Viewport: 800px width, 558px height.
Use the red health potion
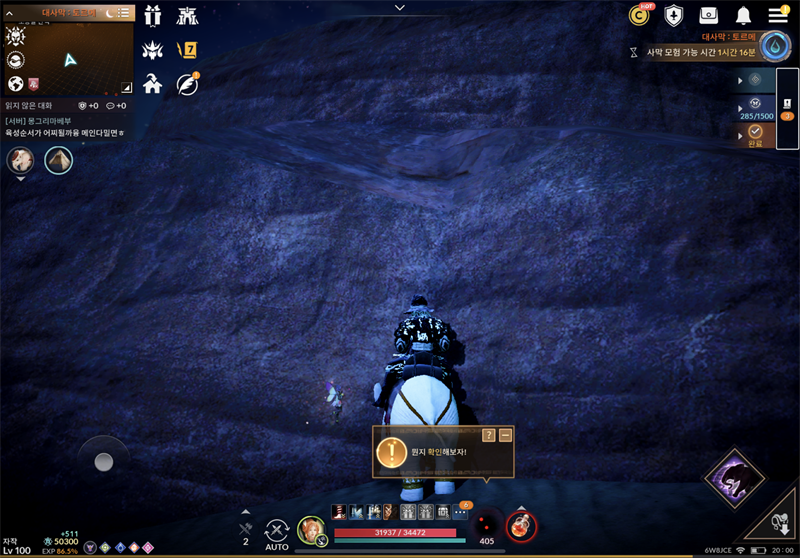520,525
